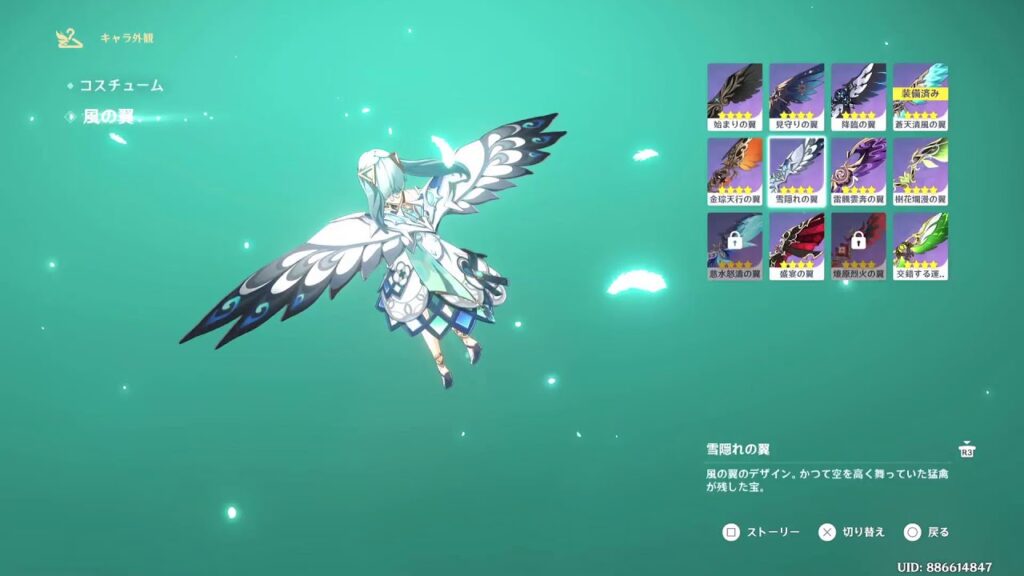Image resolution: width=1024 pixels, height=576 pixels.
Task: Click the highlighted 雪隠れの翼 glider tile
Action: coord(797,171)
